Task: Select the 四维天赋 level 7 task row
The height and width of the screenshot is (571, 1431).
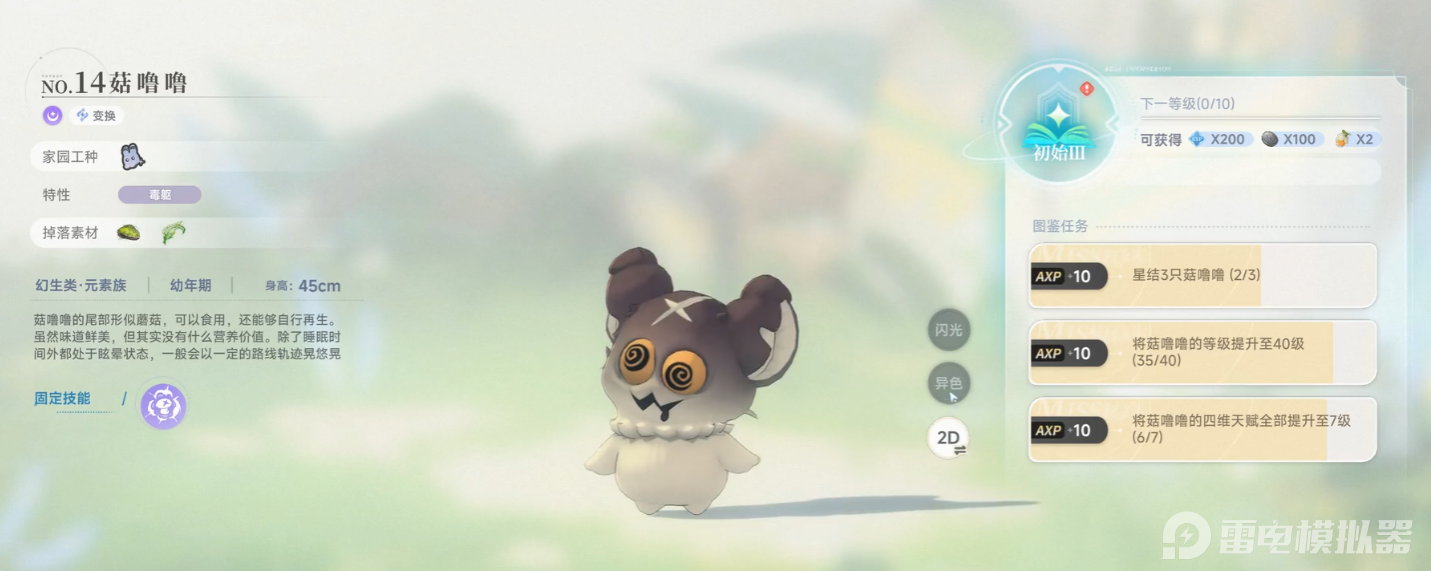Action: point(1202,429)
